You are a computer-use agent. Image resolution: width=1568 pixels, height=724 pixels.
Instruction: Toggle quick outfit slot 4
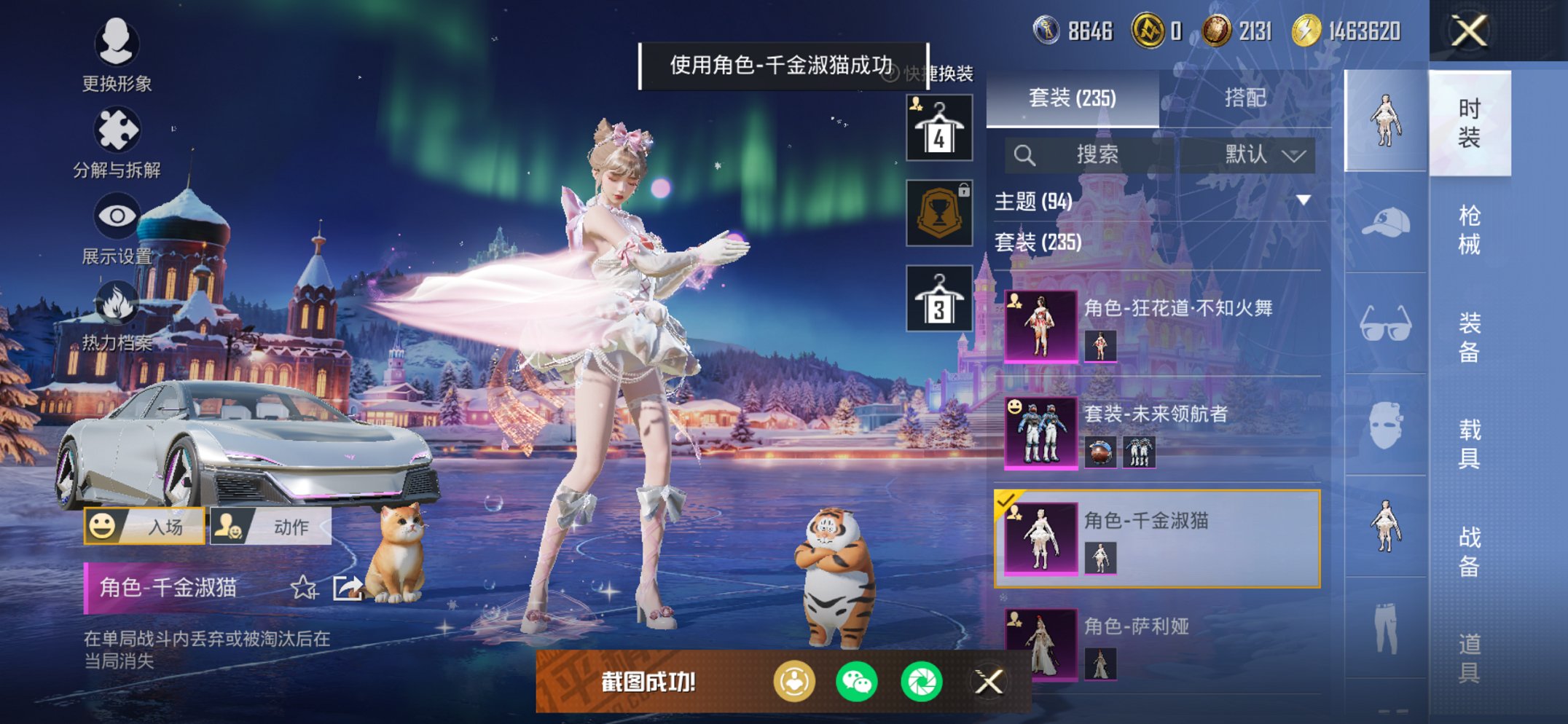coord(939,127)
